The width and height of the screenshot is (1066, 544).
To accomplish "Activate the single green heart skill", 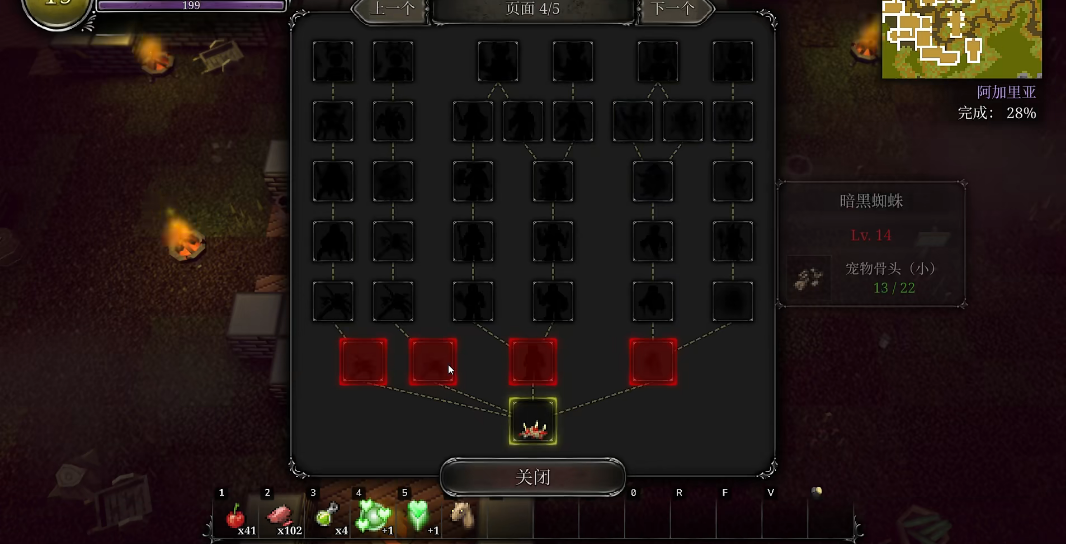I will pyautogui.click(x=417, y=516).
